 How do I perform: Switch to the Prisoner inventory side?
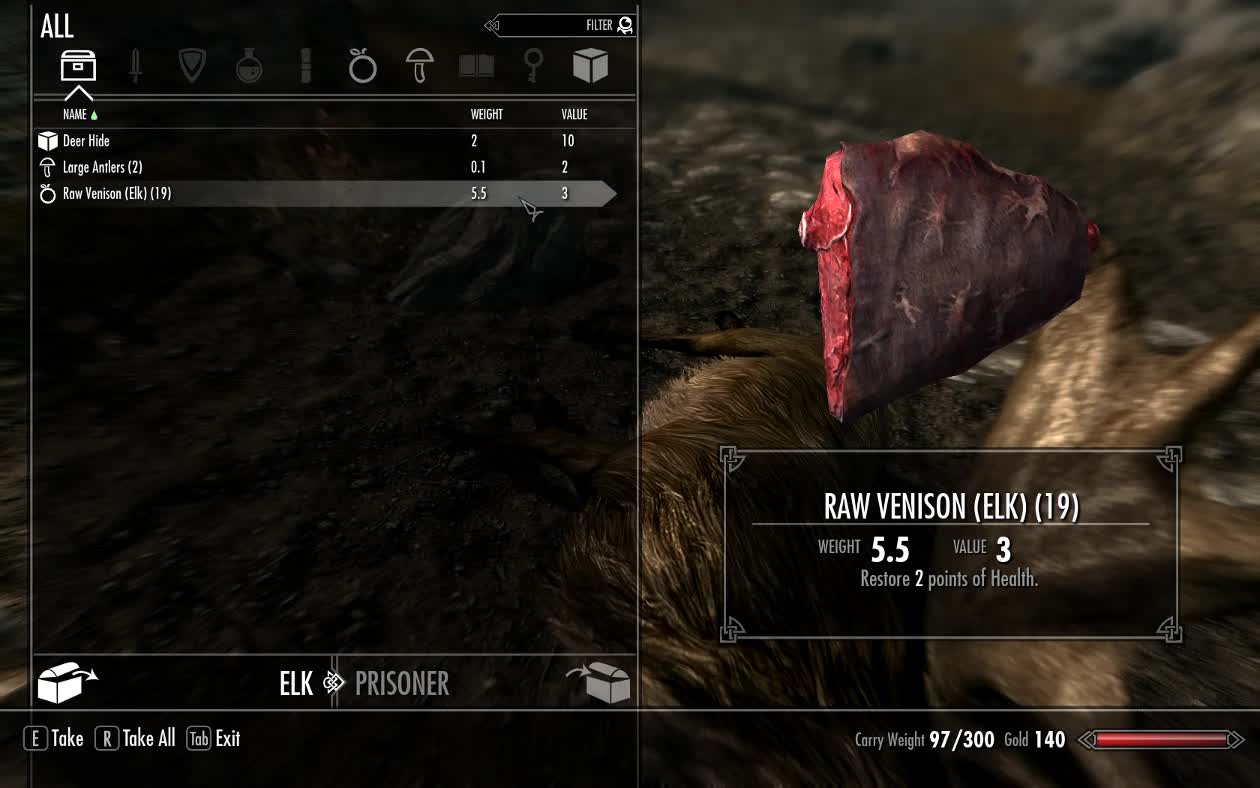coord(402,684)
